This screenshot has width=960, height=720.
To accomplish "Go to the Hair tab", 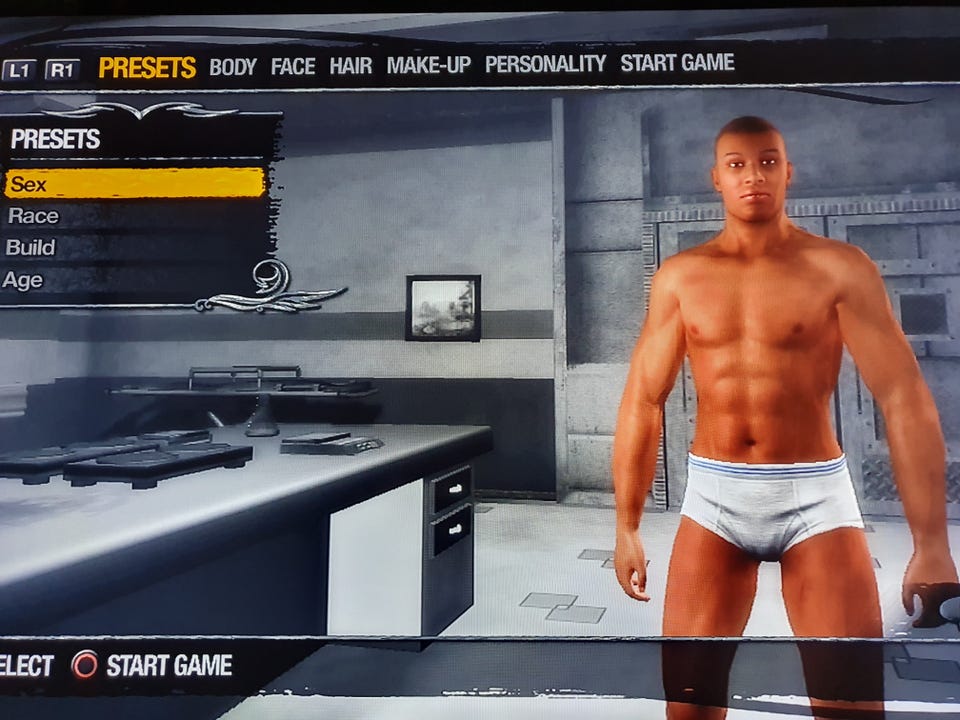I will coord(351,66).
